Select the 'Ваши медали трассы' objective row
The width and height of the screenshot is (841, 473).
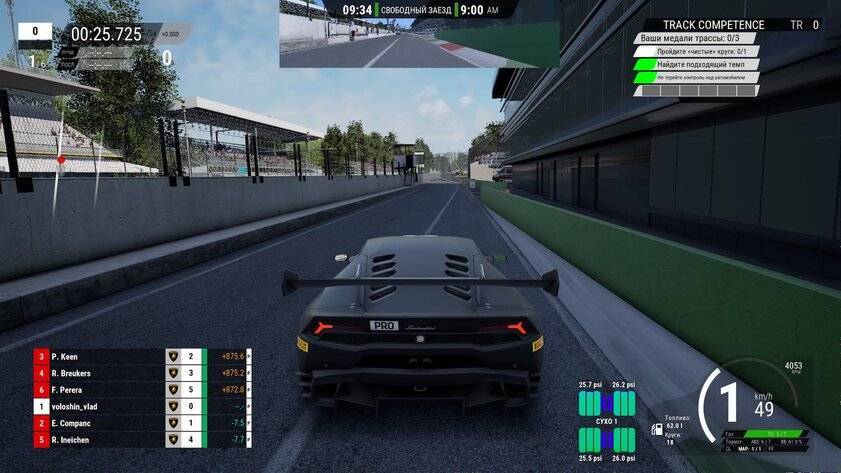pos(695,38)
